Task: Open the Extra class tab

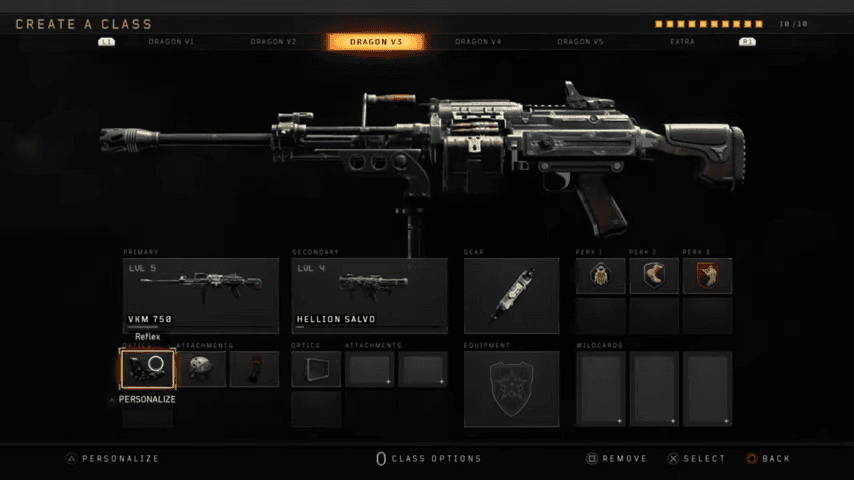Action: [683, 42]
